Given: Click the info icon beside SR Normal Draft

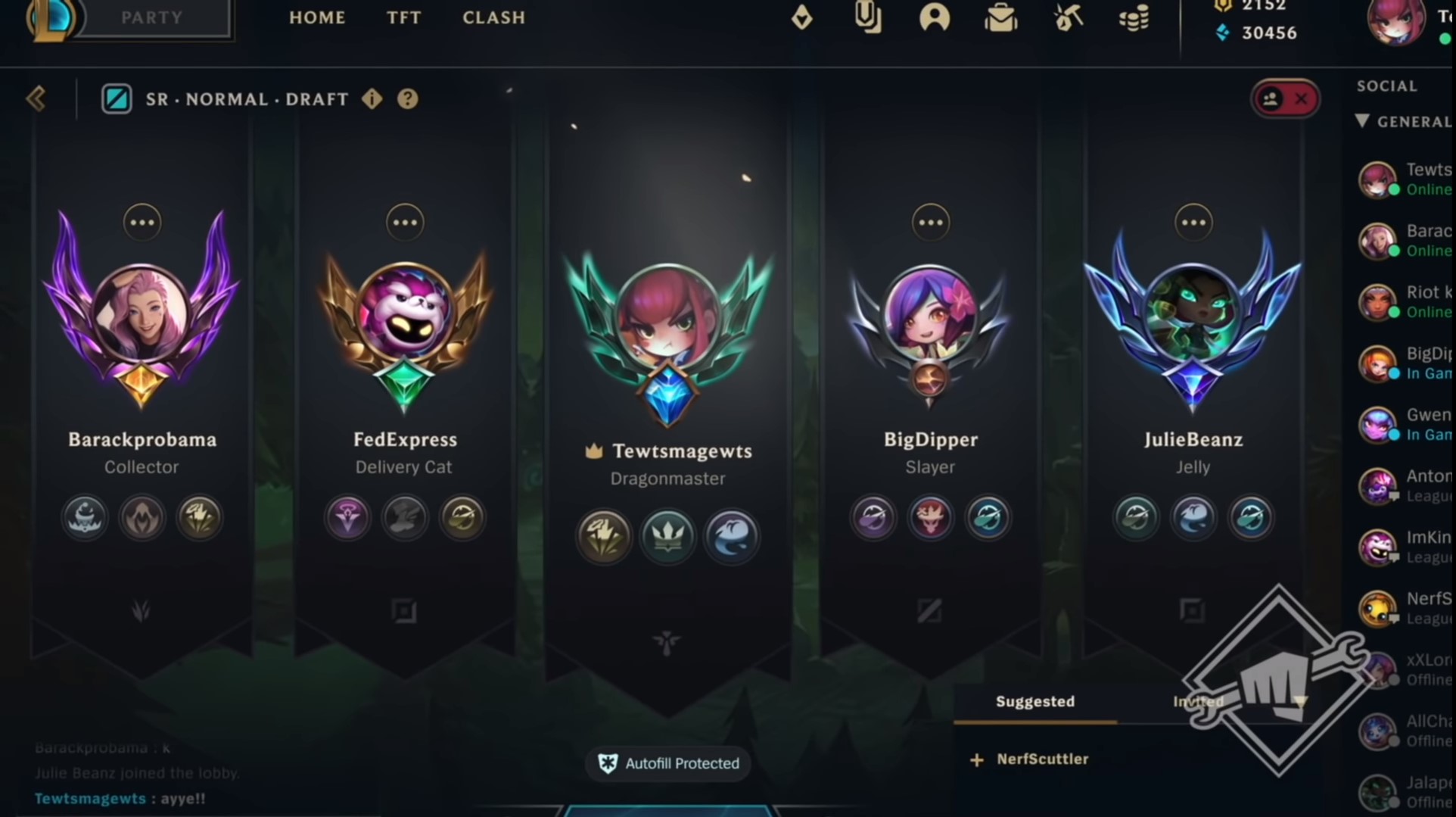Looking at the screenshot, I should (x=372, y=98).
